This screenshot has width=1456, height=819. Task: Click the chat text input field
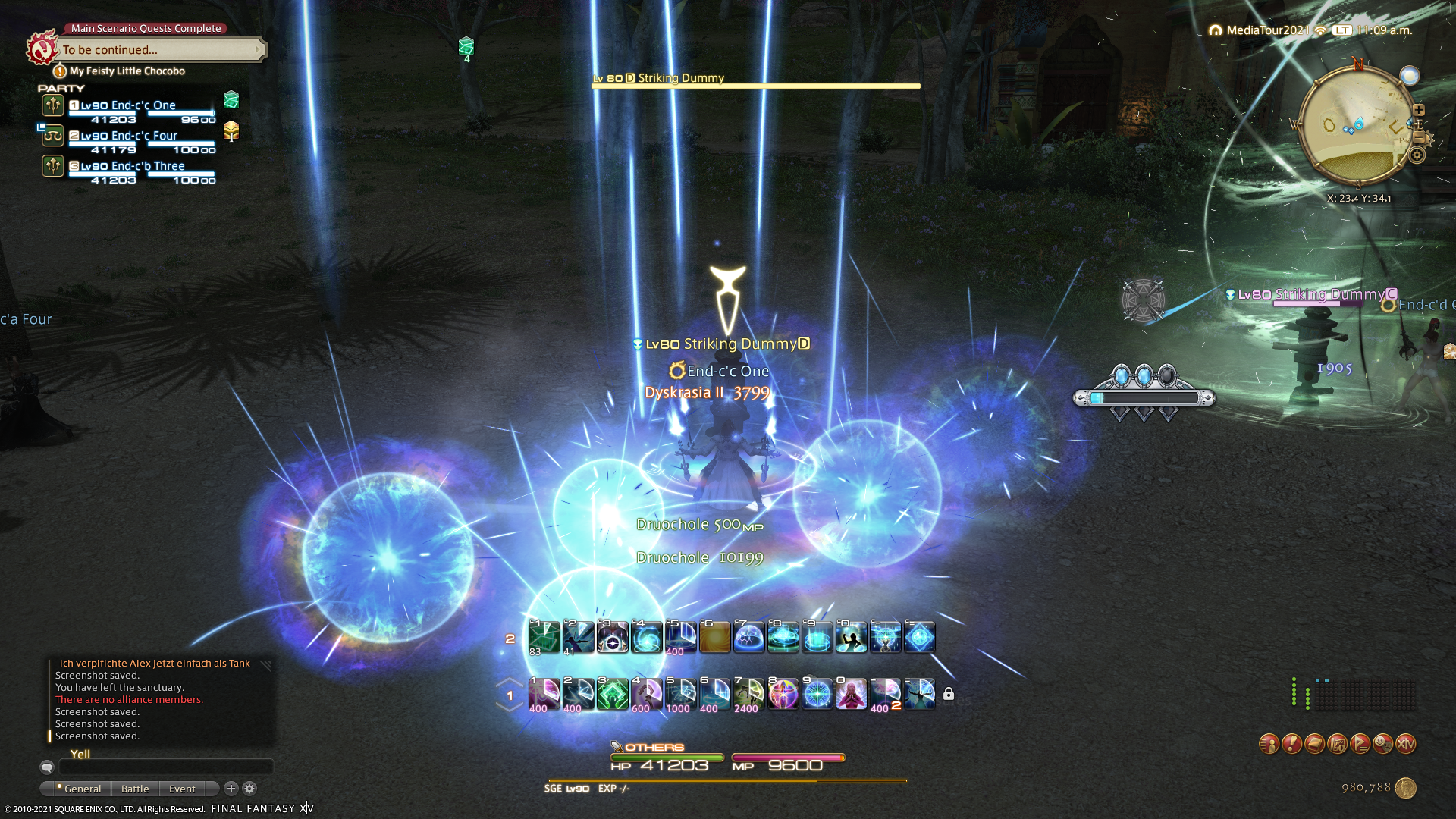pos(165,767)
